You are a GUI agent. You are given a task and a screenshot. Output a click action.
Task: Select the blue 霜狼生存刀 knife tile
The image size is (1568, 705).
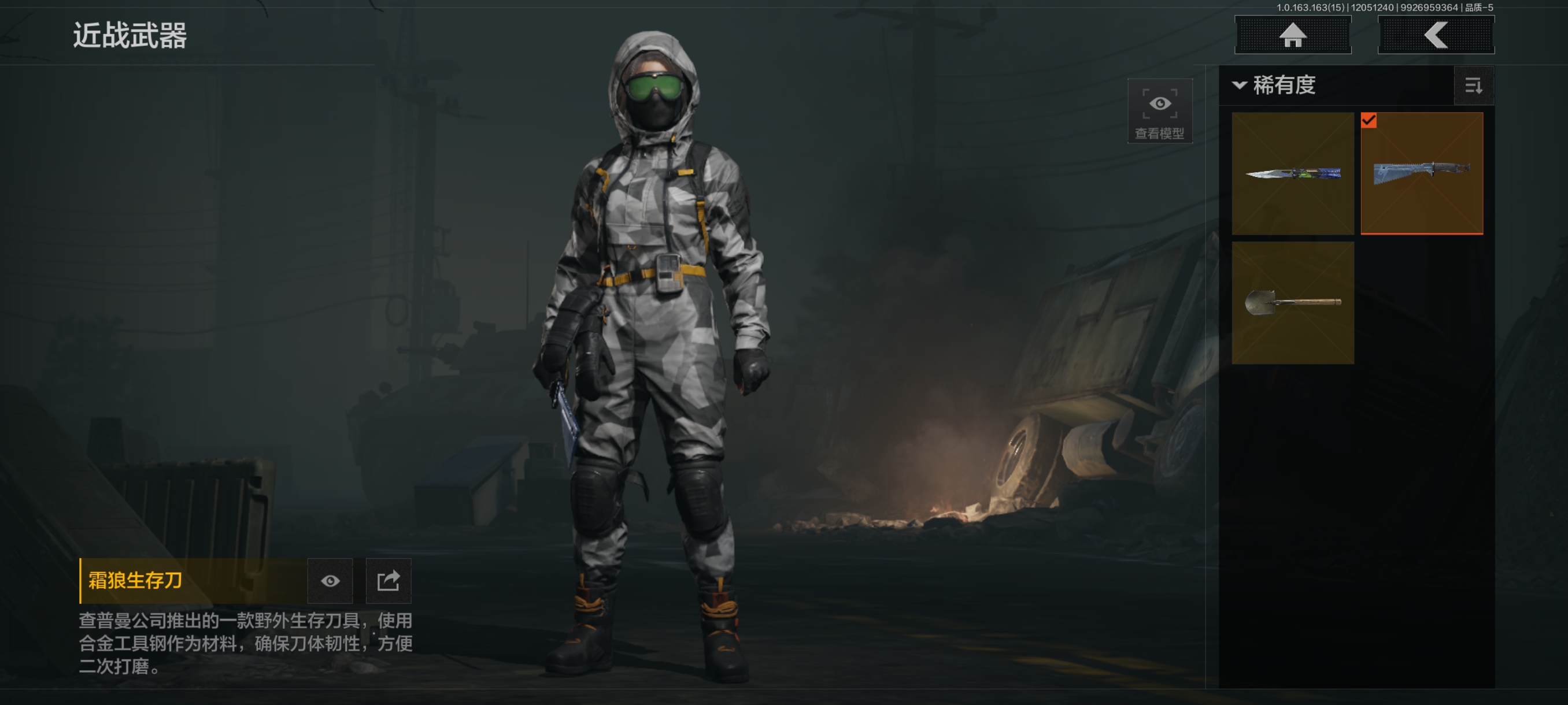coord(1421,173)
